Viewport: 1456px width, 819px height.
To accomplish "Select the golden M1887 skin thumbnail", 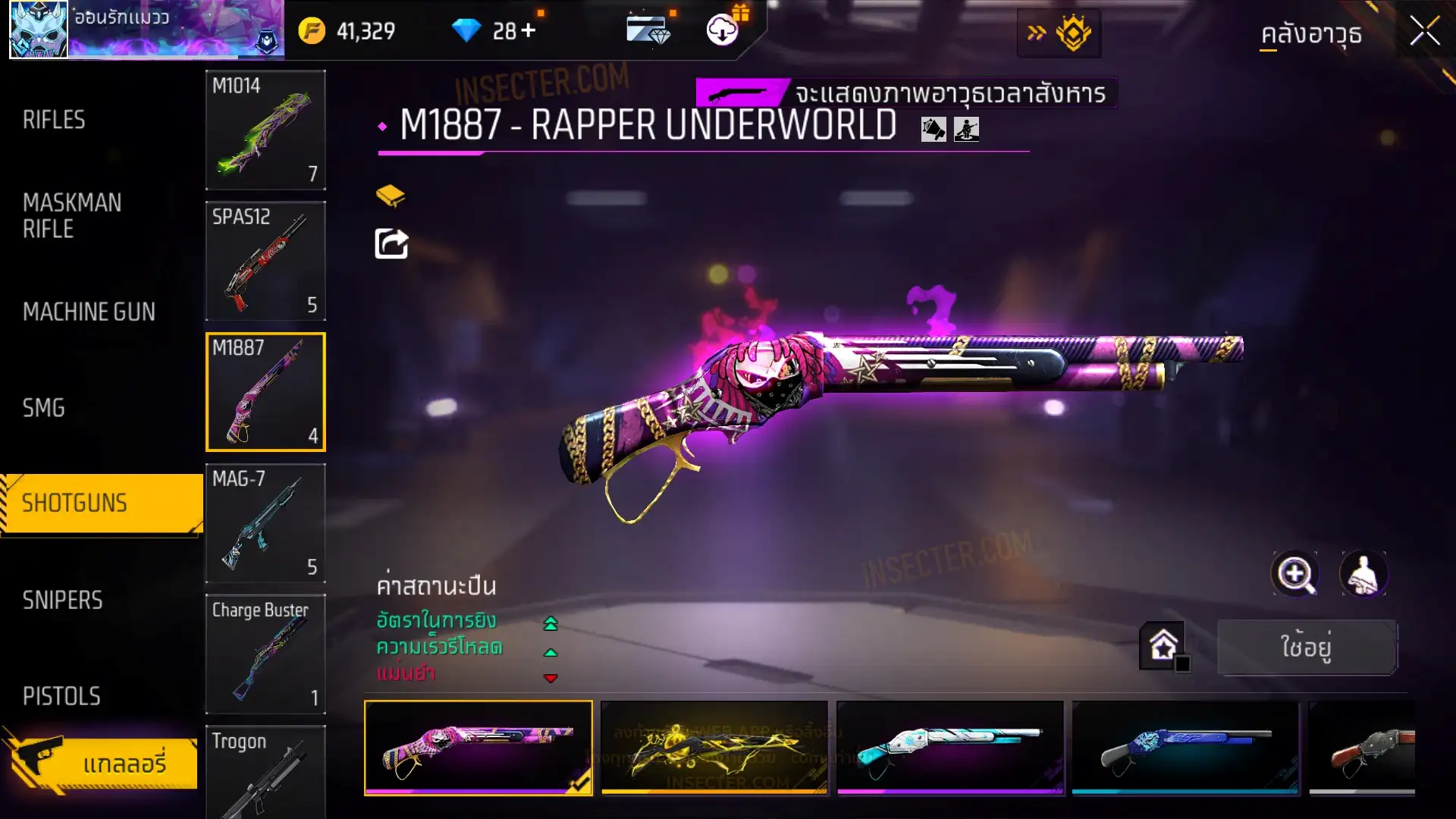I will coord(714,748).
